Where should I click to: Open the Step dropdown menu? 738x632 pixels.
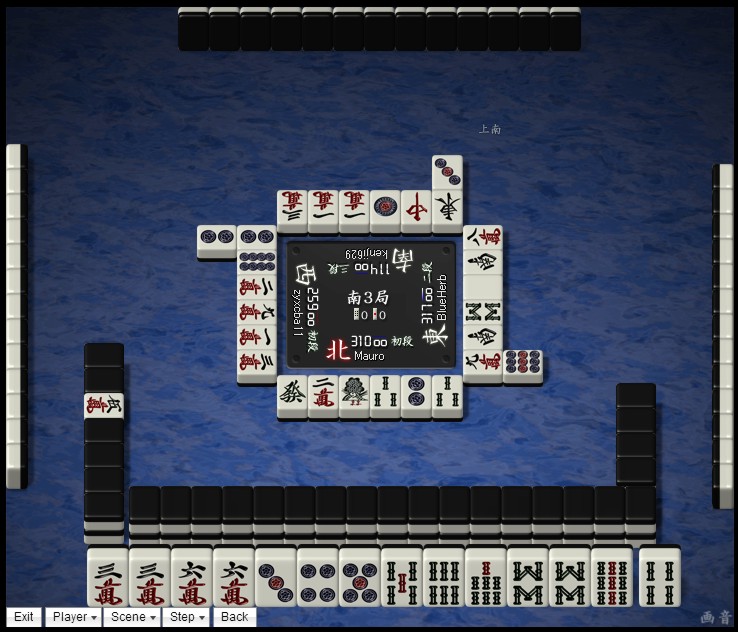(x=186, y=617)
